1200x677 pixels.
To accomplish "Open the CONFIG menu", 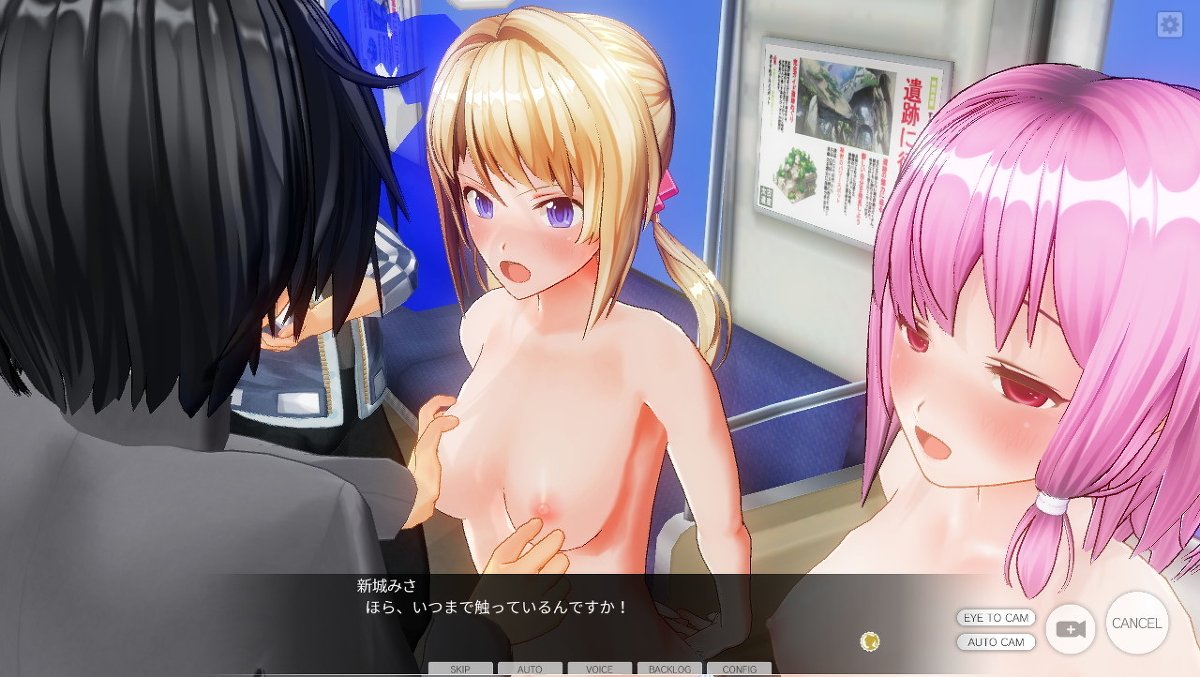I will click(x=739, y=669).
